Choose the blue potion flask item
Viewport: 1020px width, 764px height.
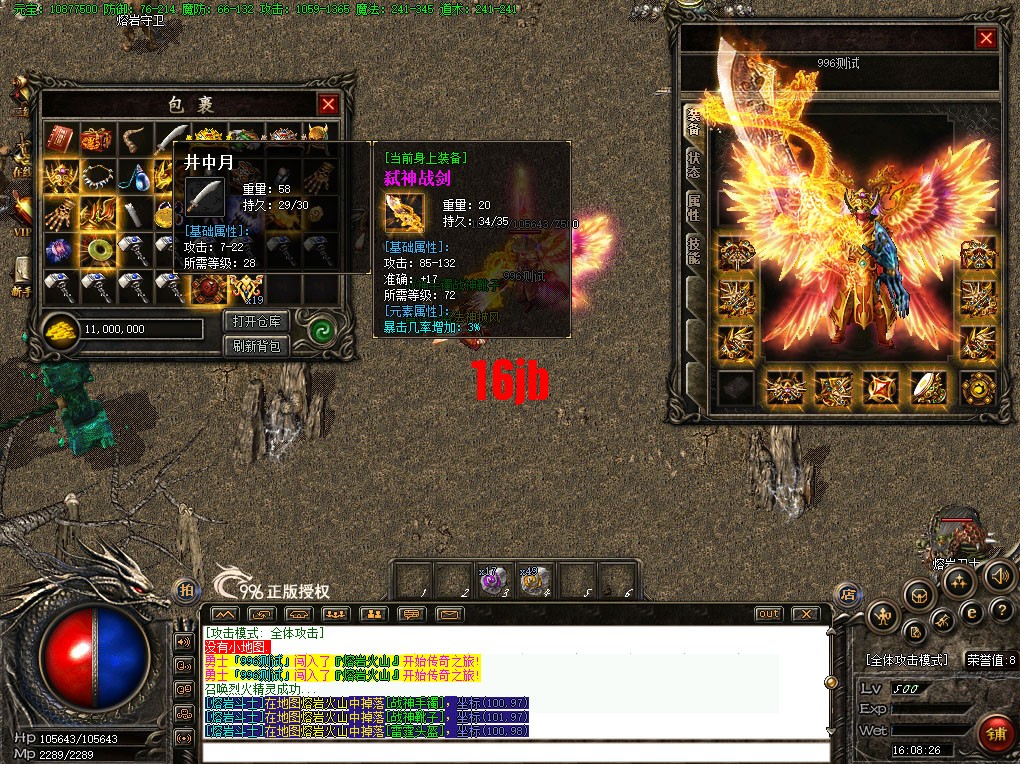coord(134,177)
